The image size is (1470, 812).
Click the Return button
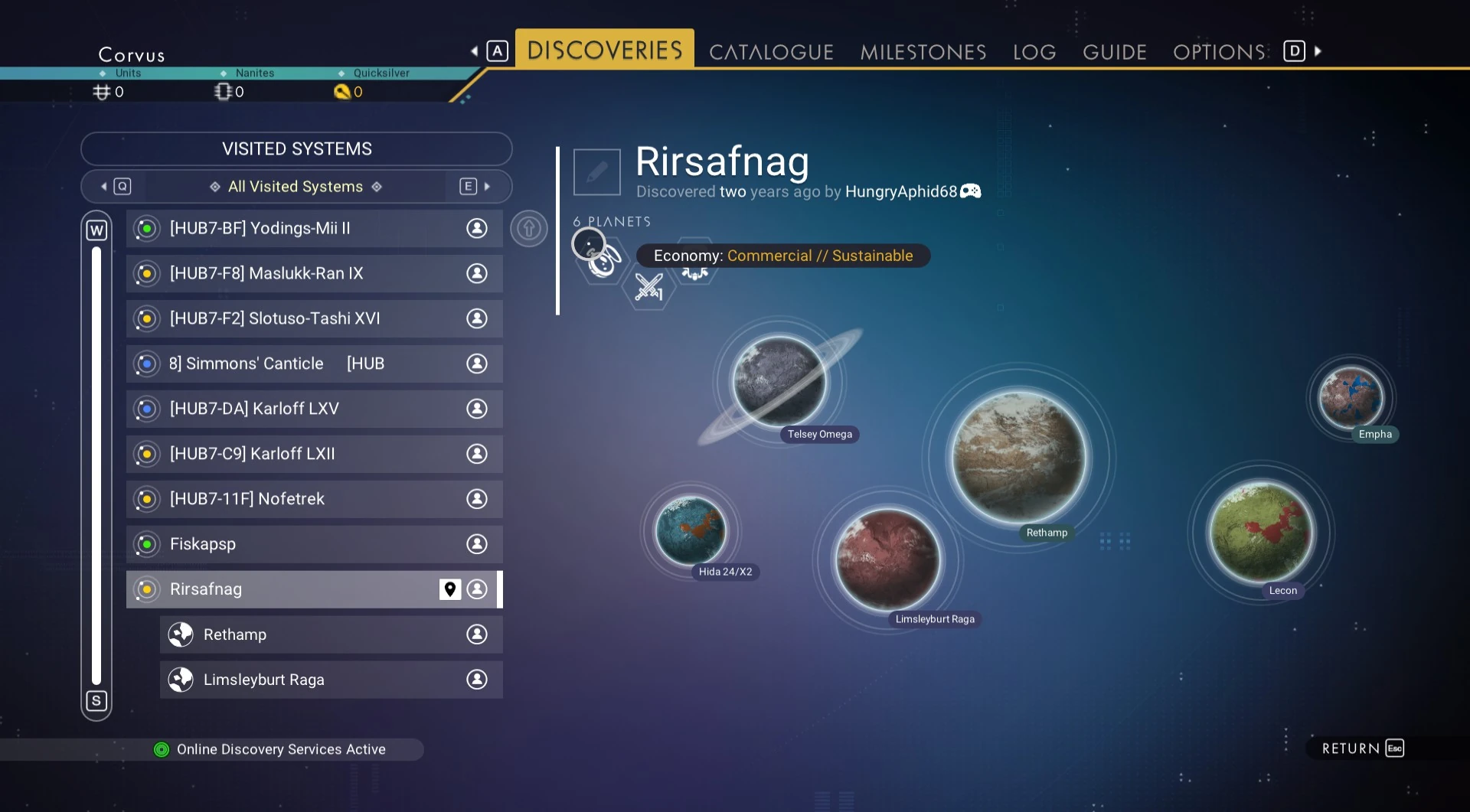(x=1361, y=748)
